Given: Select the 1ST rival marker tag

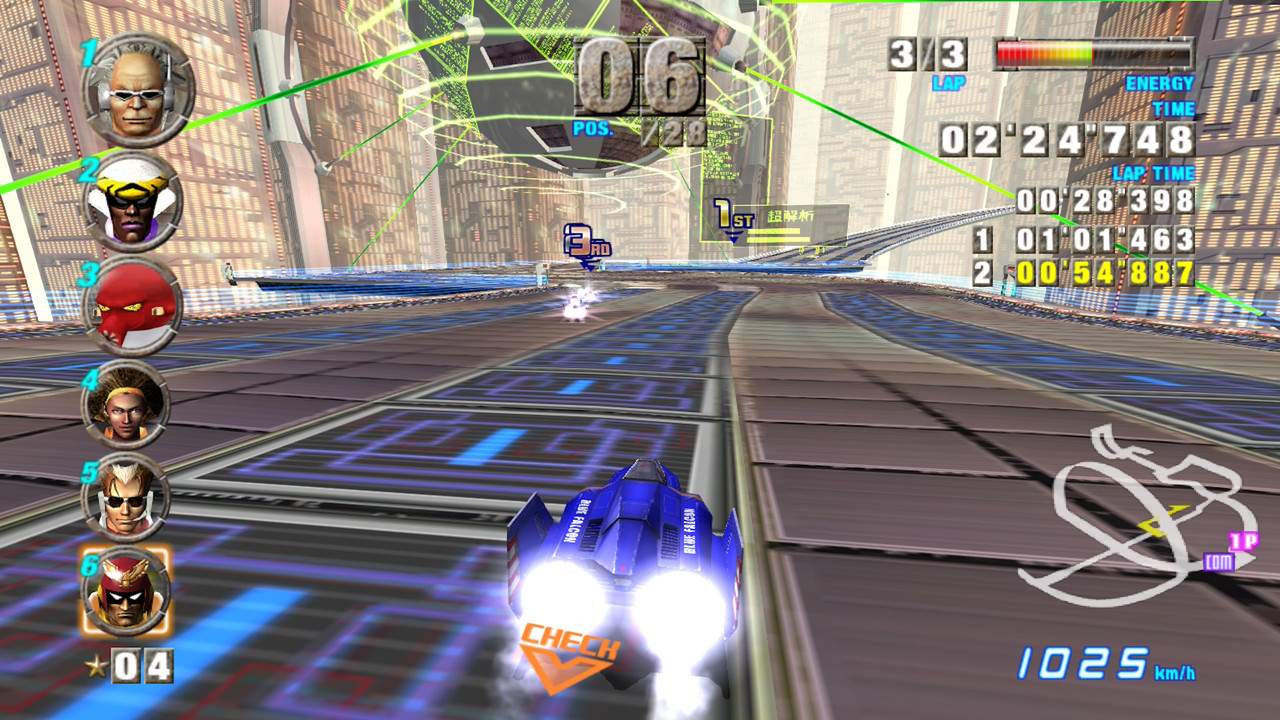Looking at the screenshot, I should click(732, 216).
